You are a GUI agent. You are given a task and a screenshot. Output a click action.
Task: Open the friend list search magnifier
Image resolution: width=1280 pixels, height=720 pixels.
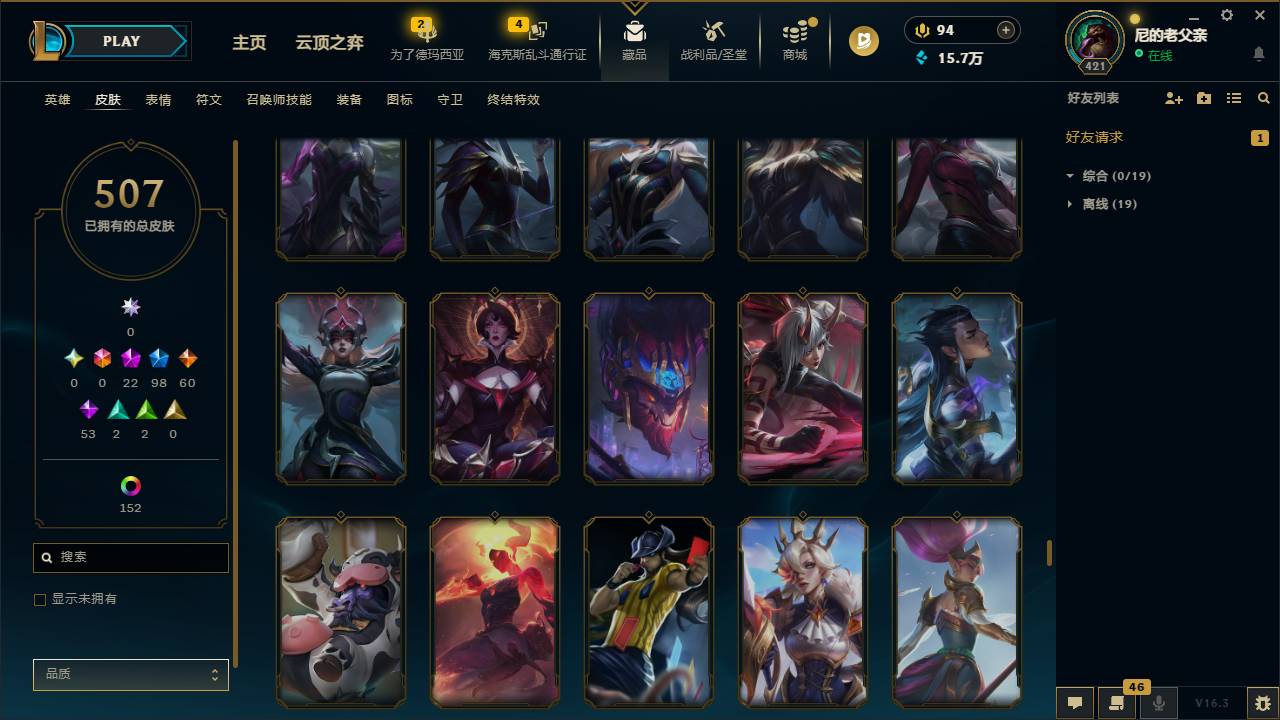[1263, 98]
